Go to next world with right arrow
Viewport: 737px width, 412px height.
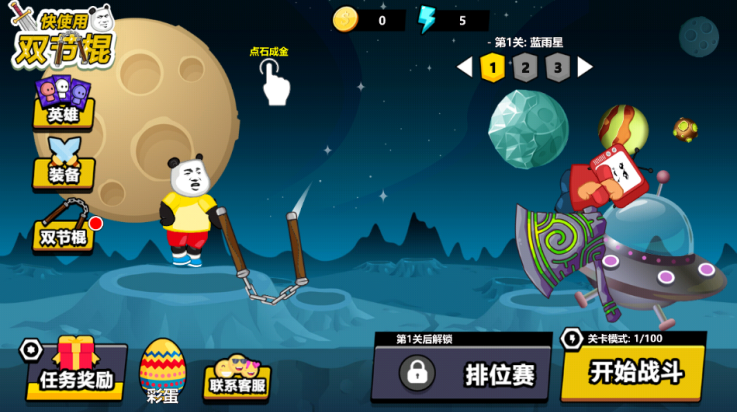[x=585, y=67]
